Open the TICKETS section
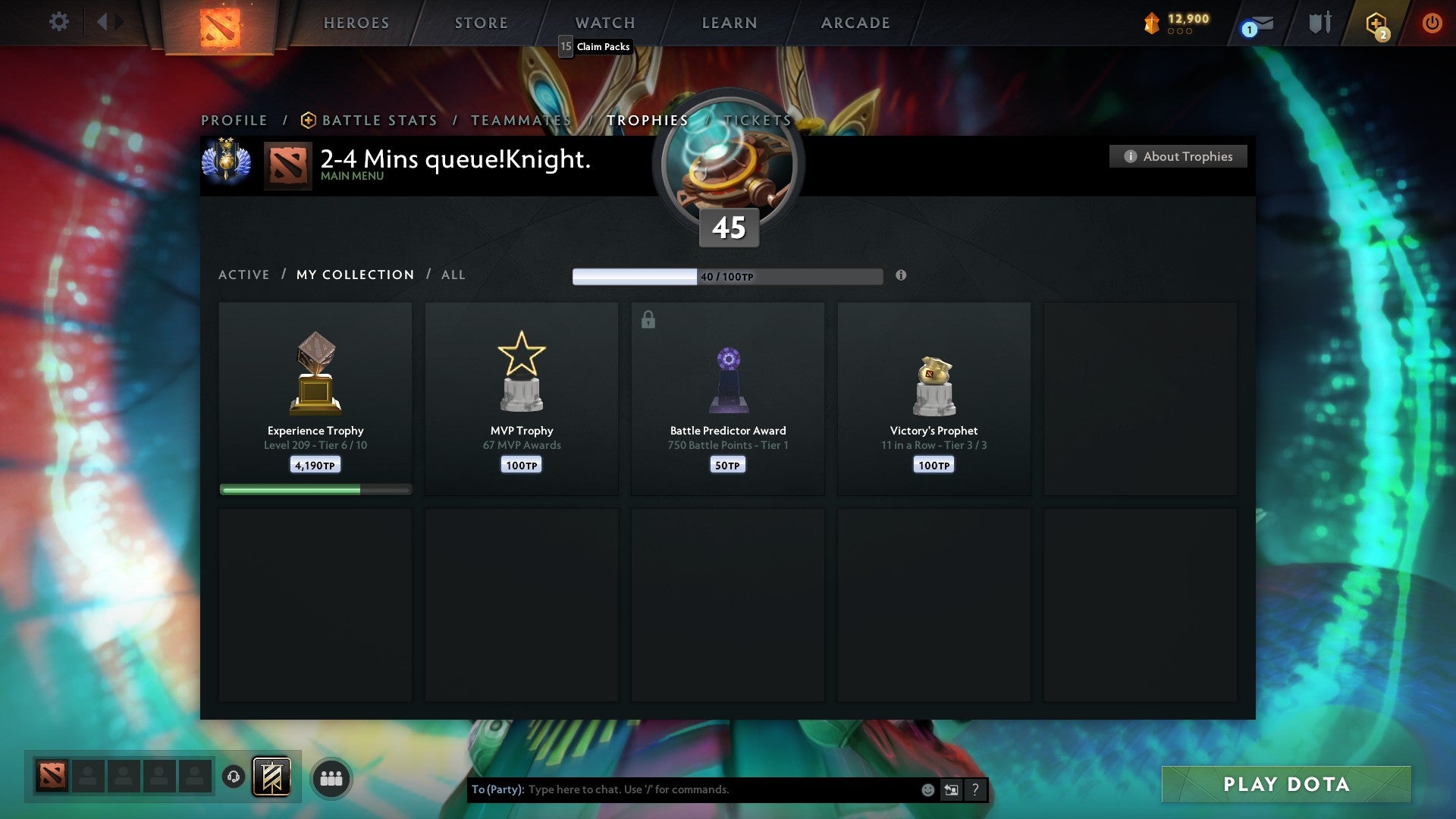This screenshot has width=1456, height=819. click(757, 120)
